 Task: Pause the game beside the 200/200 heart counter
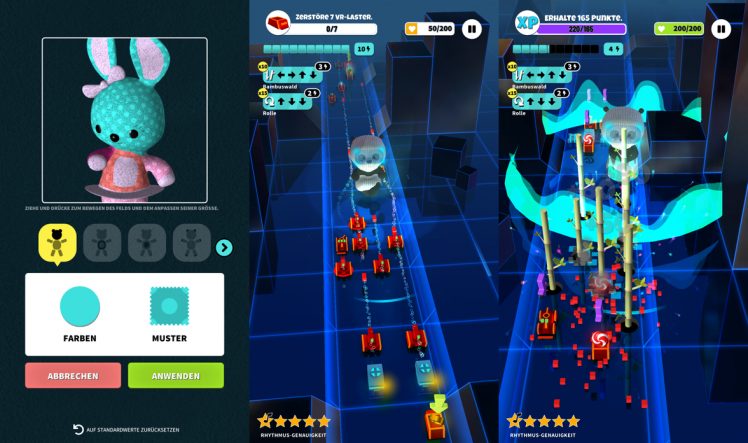(x=721, y=29)
